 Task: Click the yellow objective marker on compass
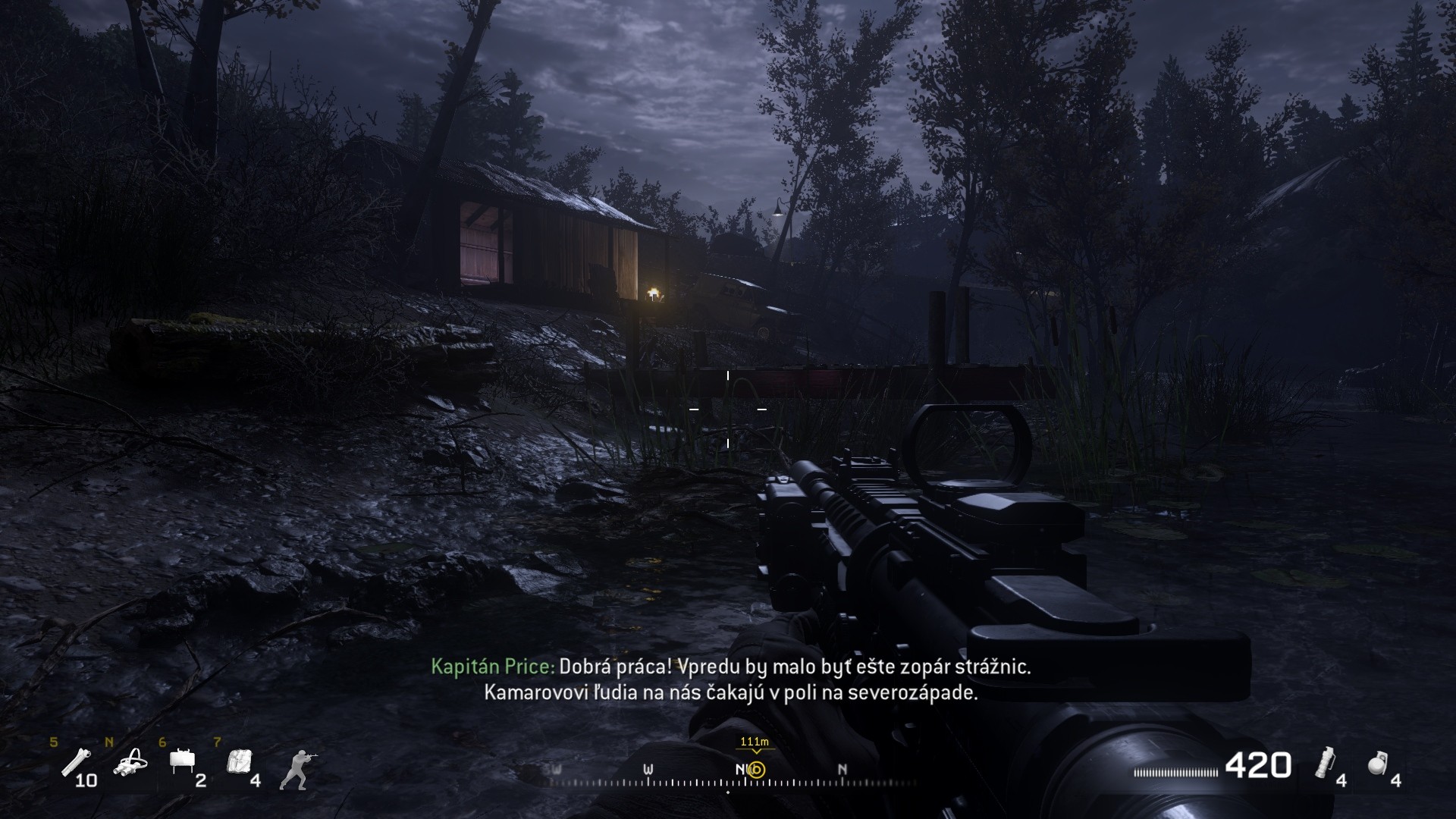[x=756, y=770]
